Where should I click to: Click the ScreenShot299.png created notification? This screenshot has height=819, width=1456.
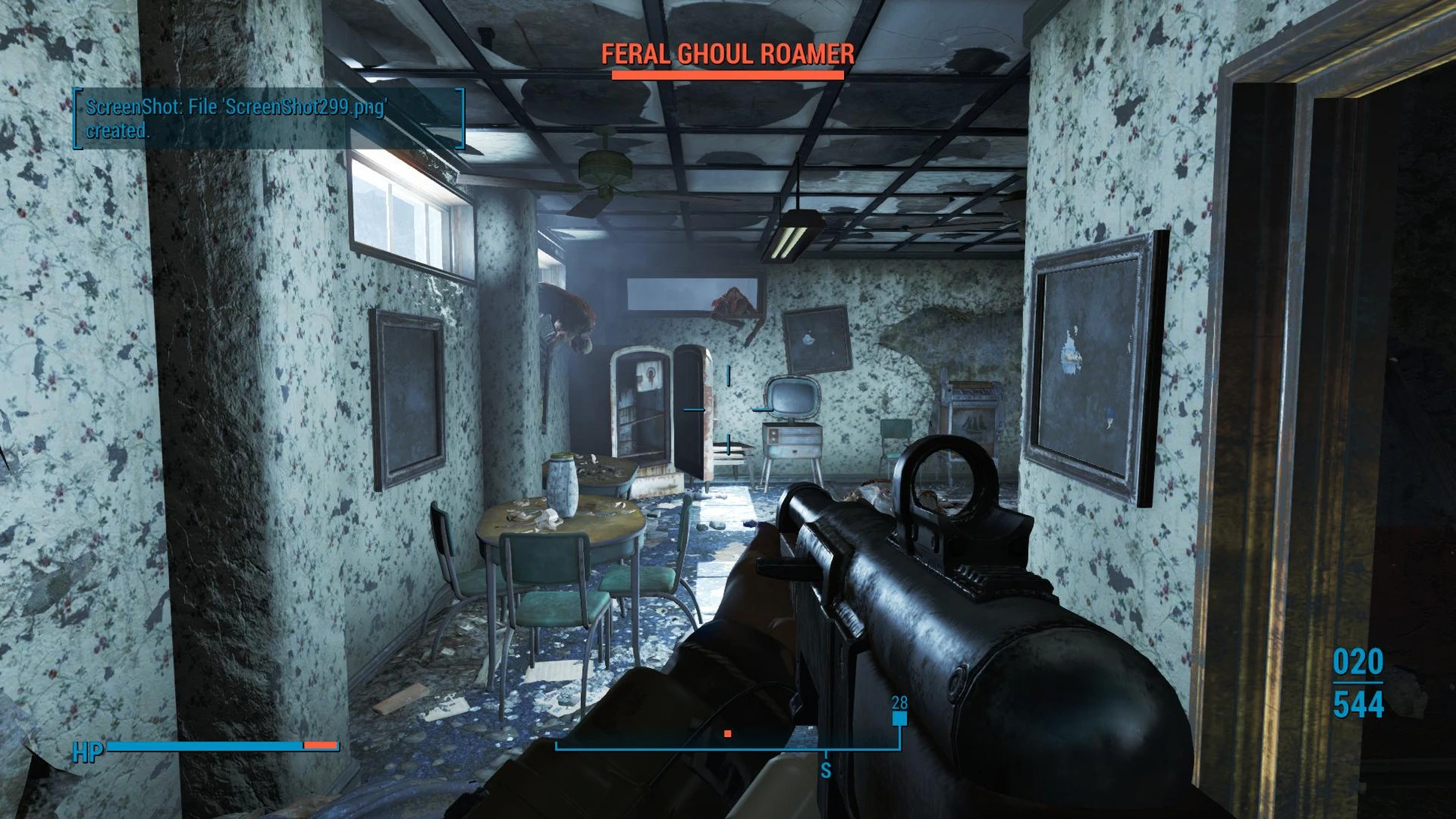tap(268, 119)
